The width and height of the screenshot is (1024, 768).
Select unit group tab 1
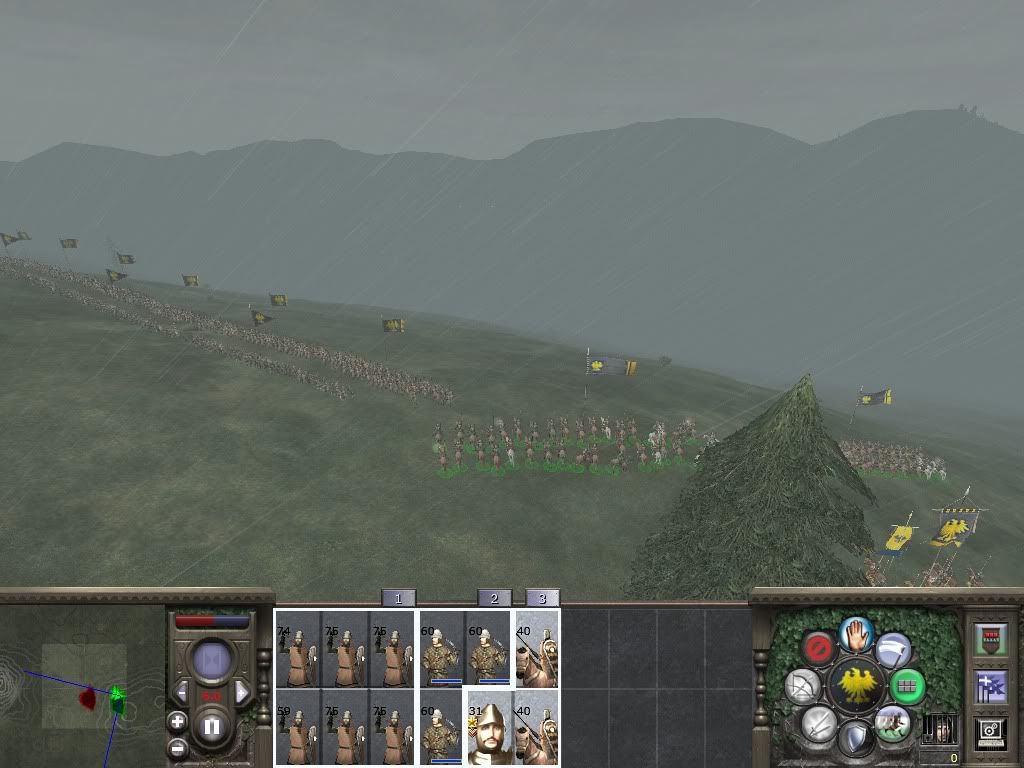point(398,598)
